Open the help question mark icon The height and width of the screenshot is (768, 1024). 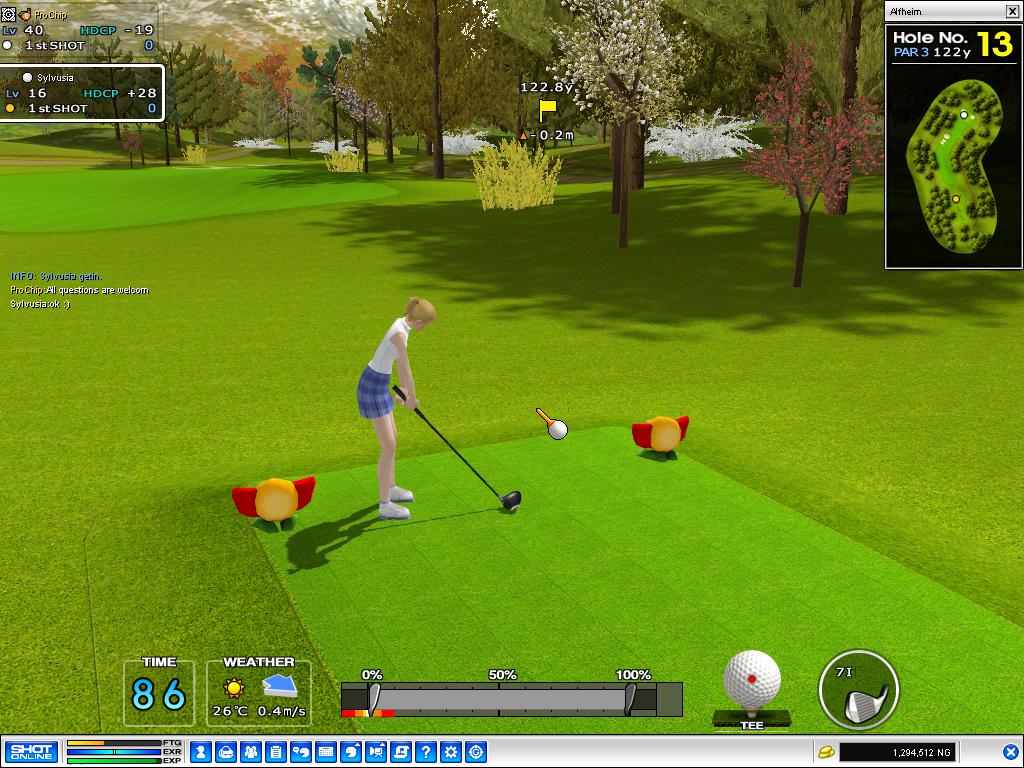(x=426, y=752)
